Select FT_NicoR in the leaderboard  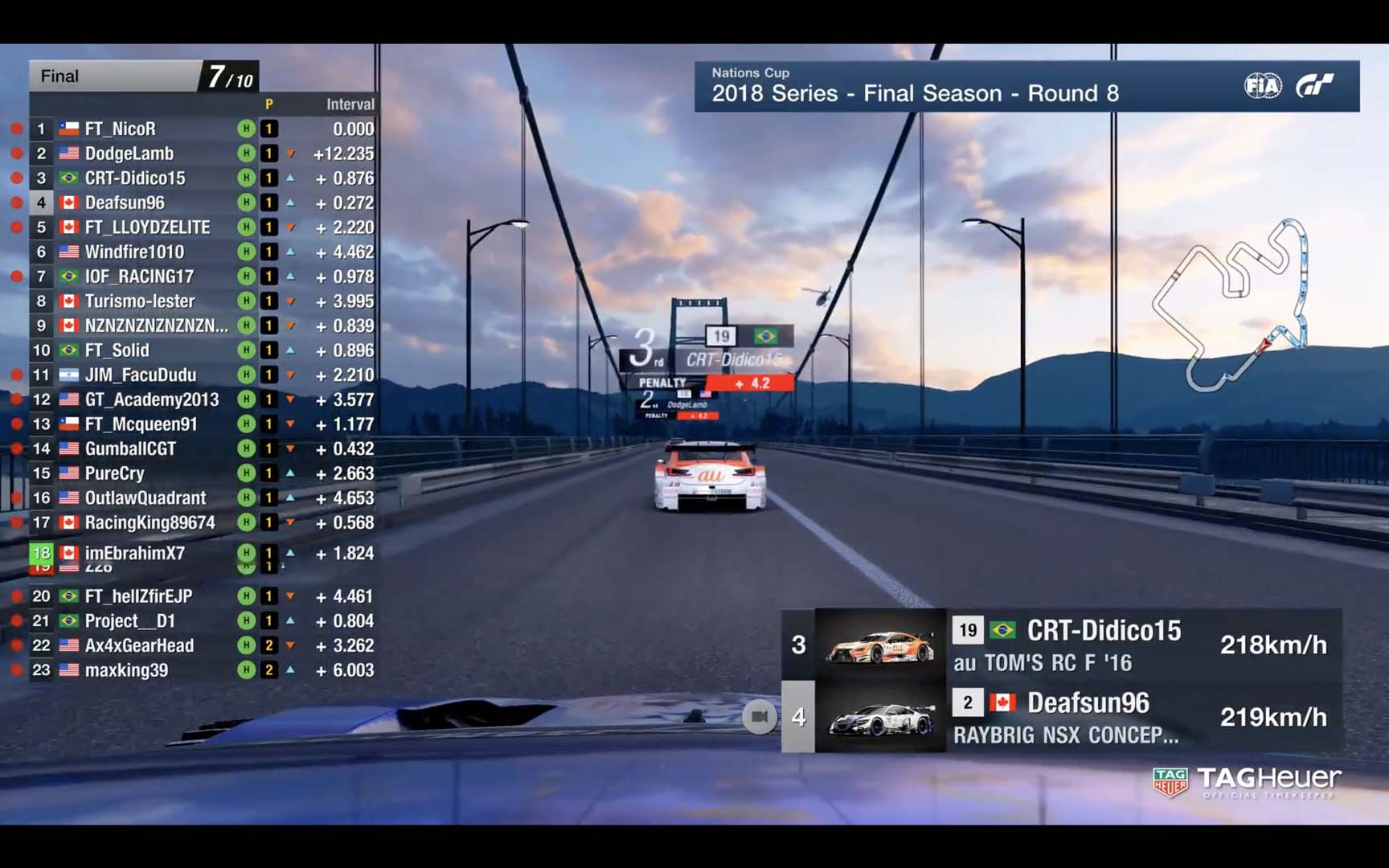[x=121, y=129]
